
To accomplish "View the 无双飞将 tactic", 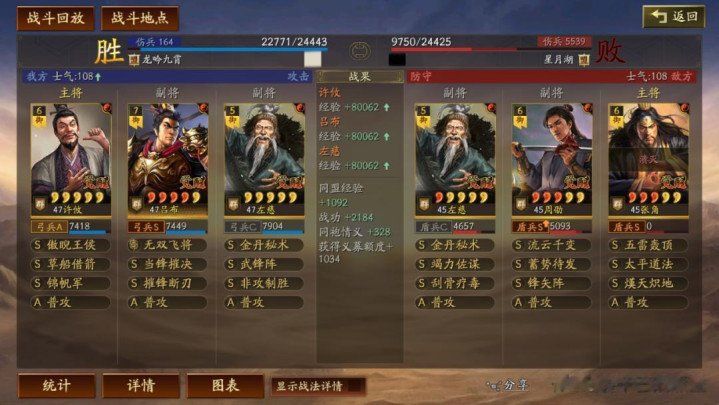I will point(173,245).
